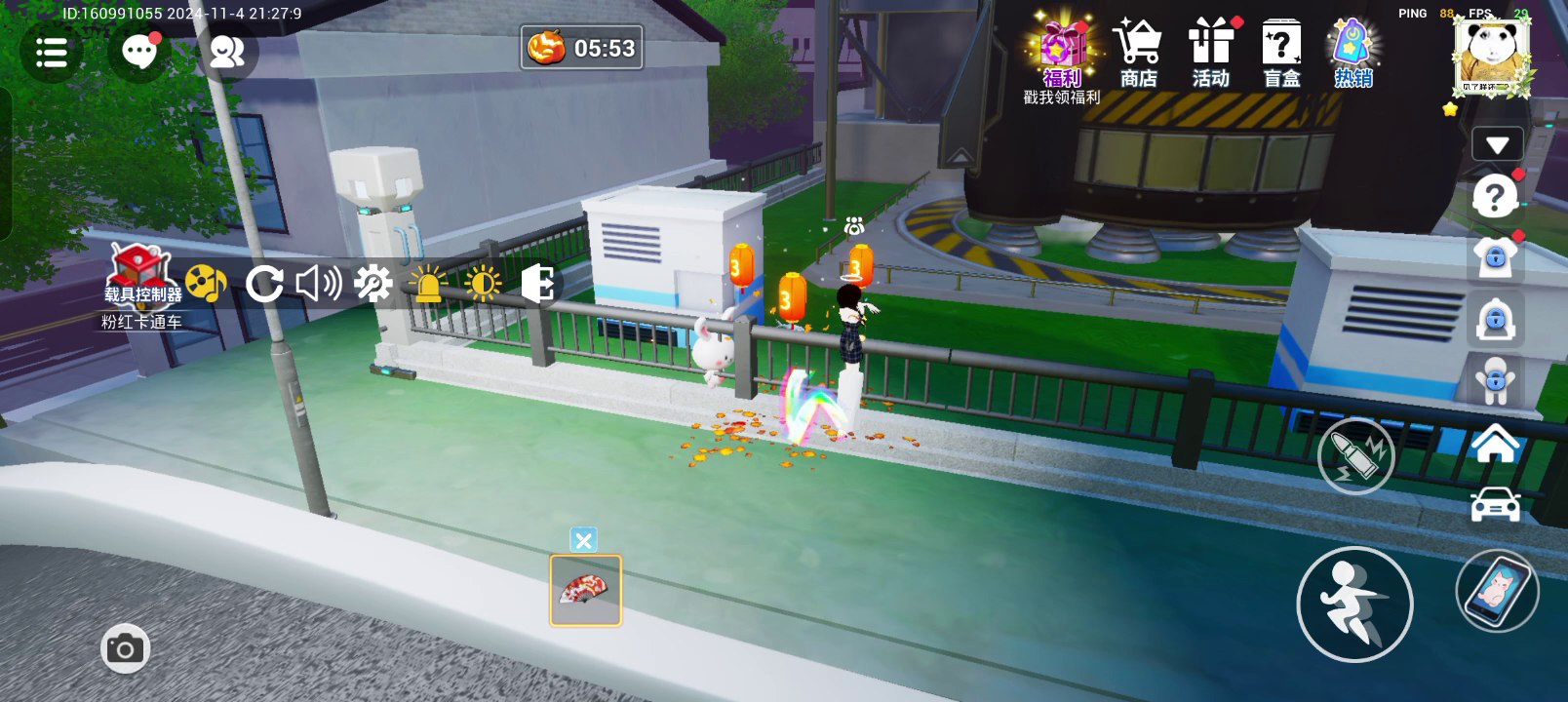Open the panda player avatar profile
The width and height of the screenshot is (1568, 702).
tap(1492, 58)
